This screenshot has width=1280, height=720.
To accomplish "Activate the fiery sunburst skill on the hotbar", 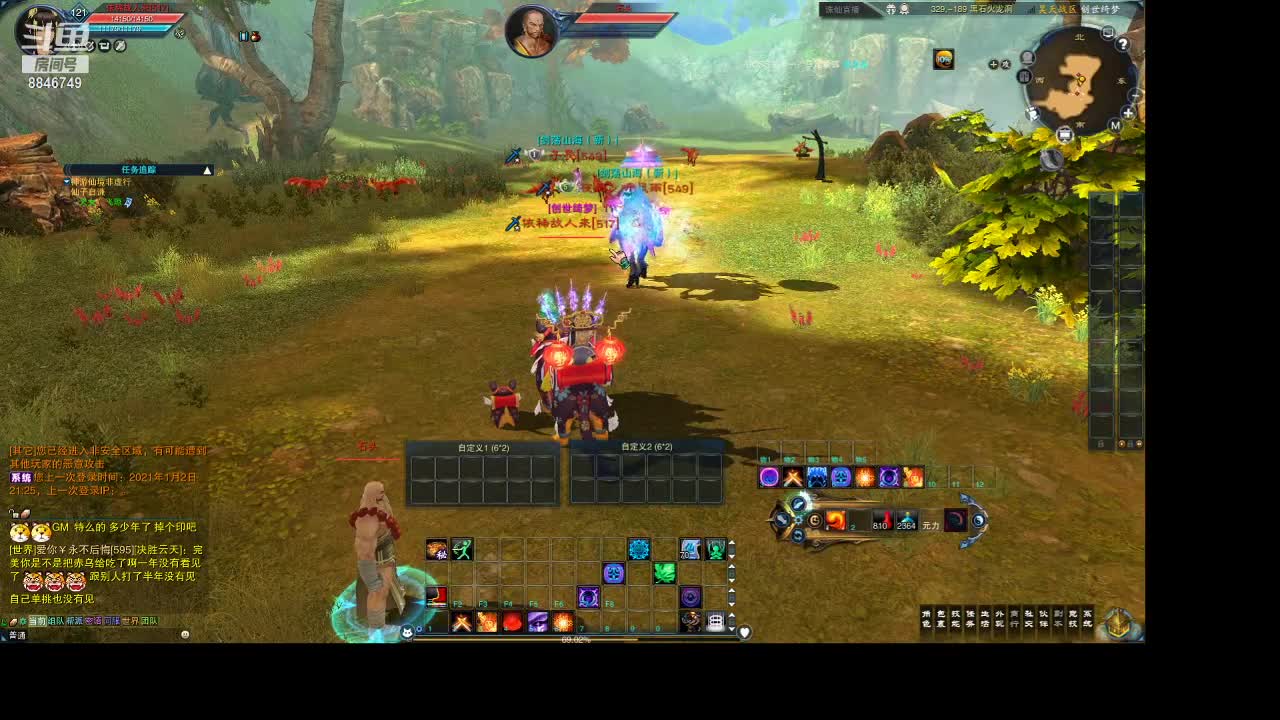I will click(x=564, y=622).
